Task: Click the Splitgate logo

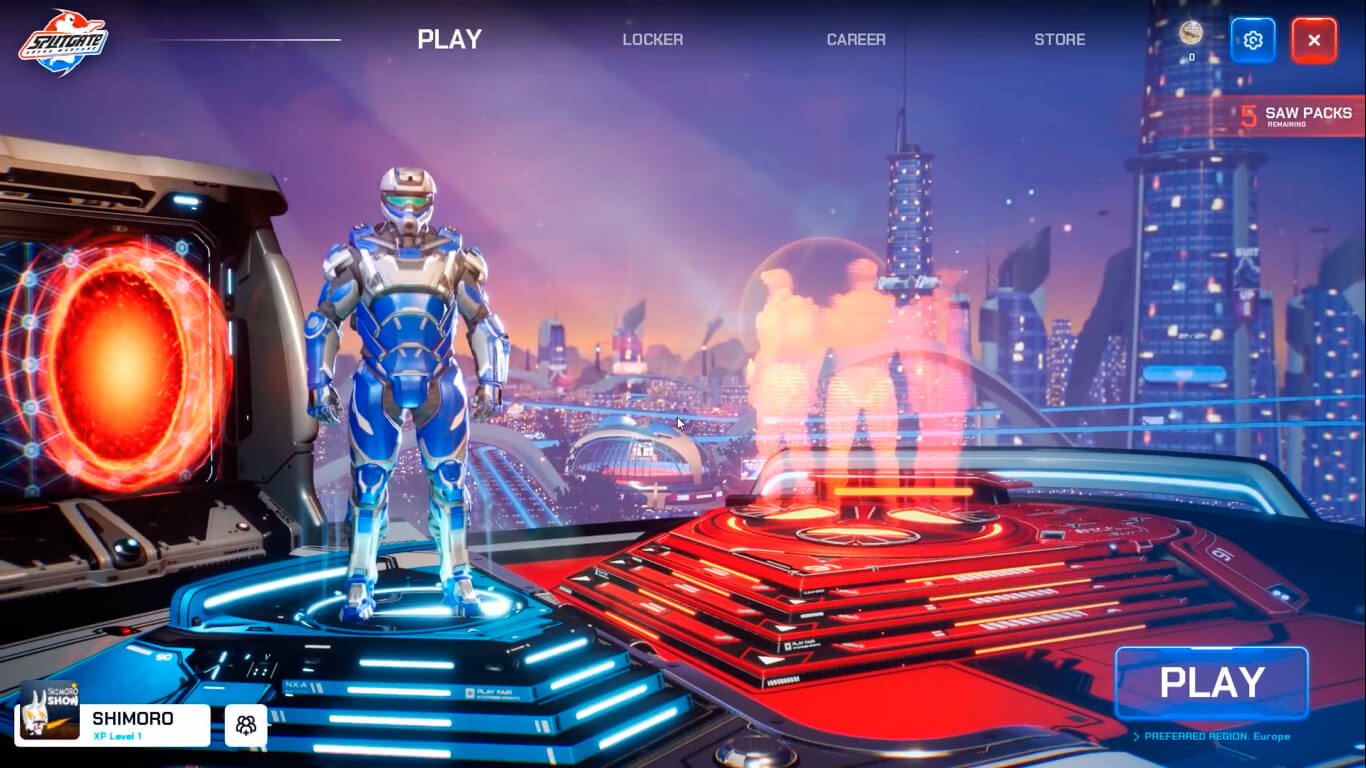Action: click(x=63, y=43)
